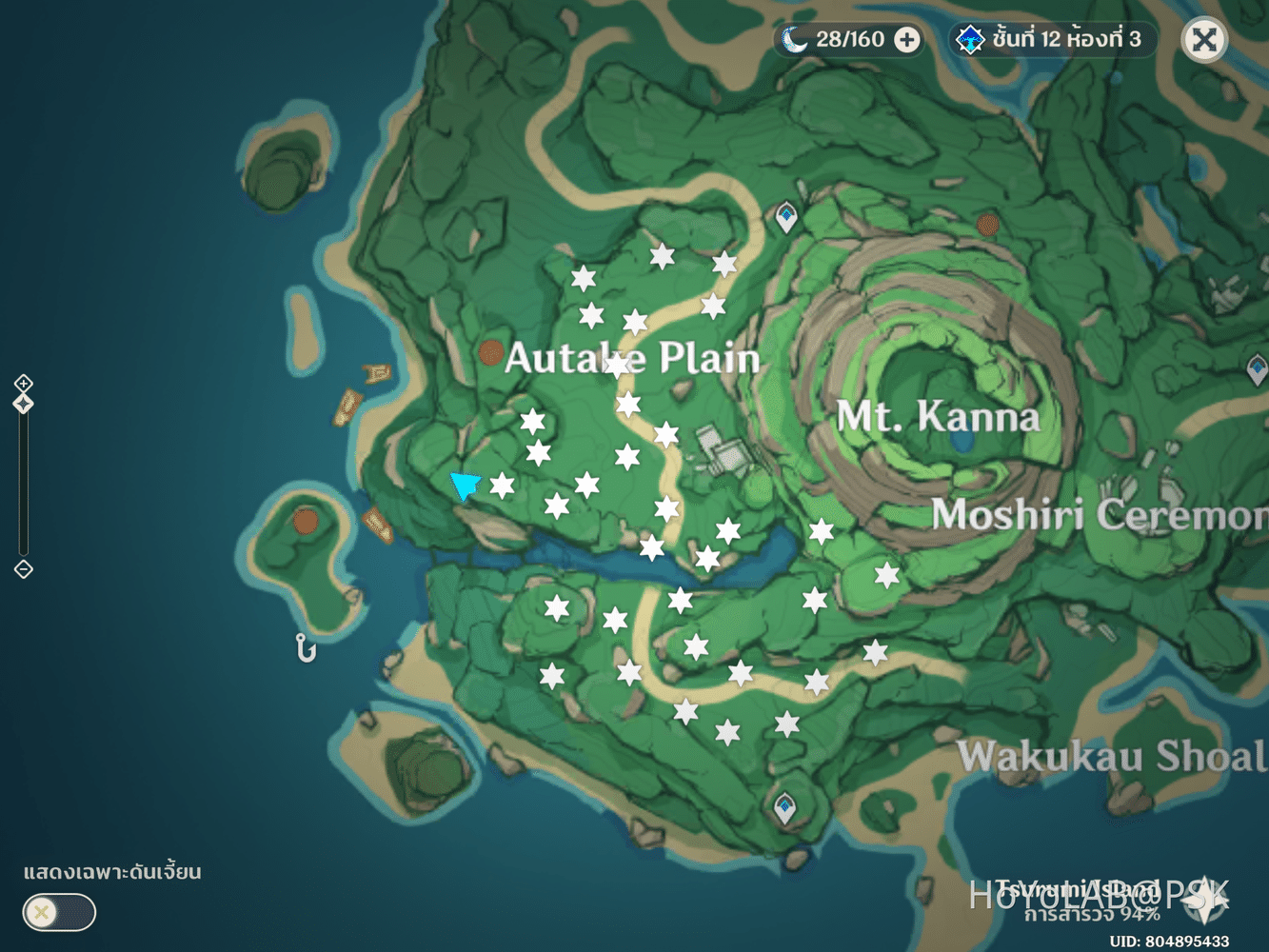1269x952 pixels.
Task: Open fullscreen with the crossed-arrows button
Action: (1204, 40)
